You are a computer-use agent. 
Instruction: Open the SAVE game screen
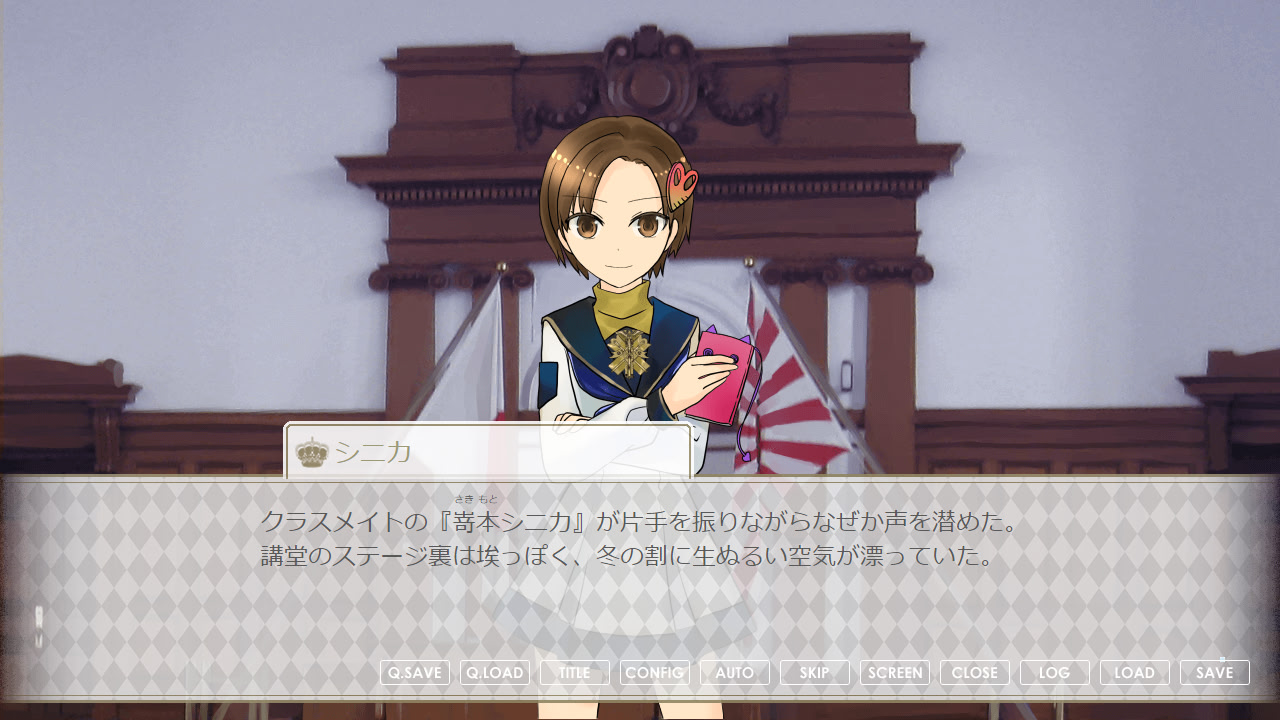(x=1215, y=672)
